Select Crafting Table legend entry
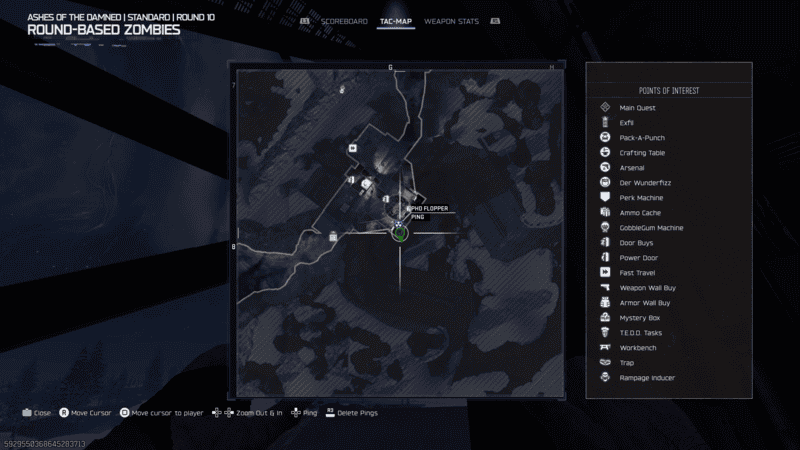This screenshot has height=450, width=800. [642, 152]
